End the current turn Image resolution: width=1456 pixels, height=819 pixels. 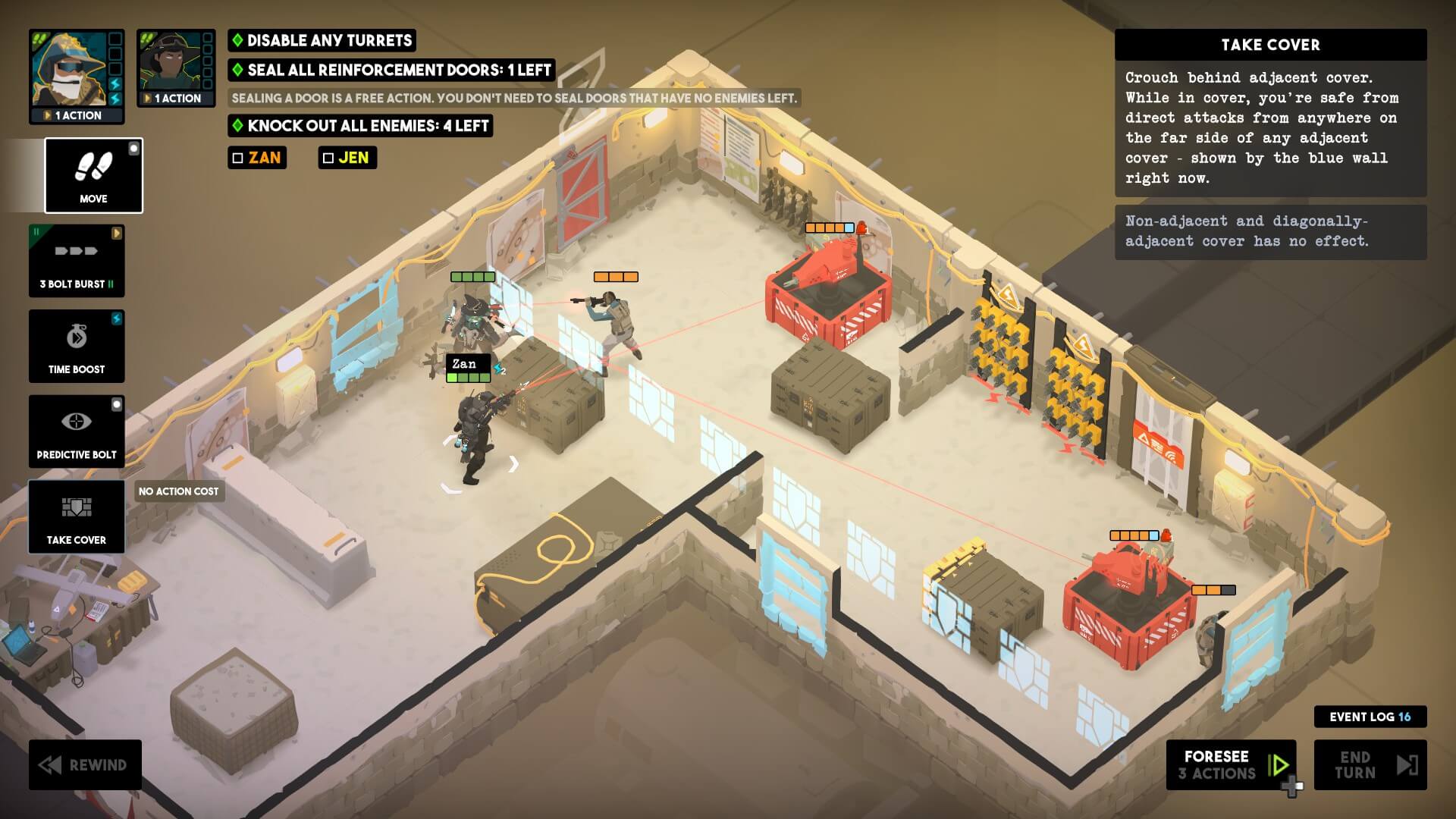[x=1370, y=764]
